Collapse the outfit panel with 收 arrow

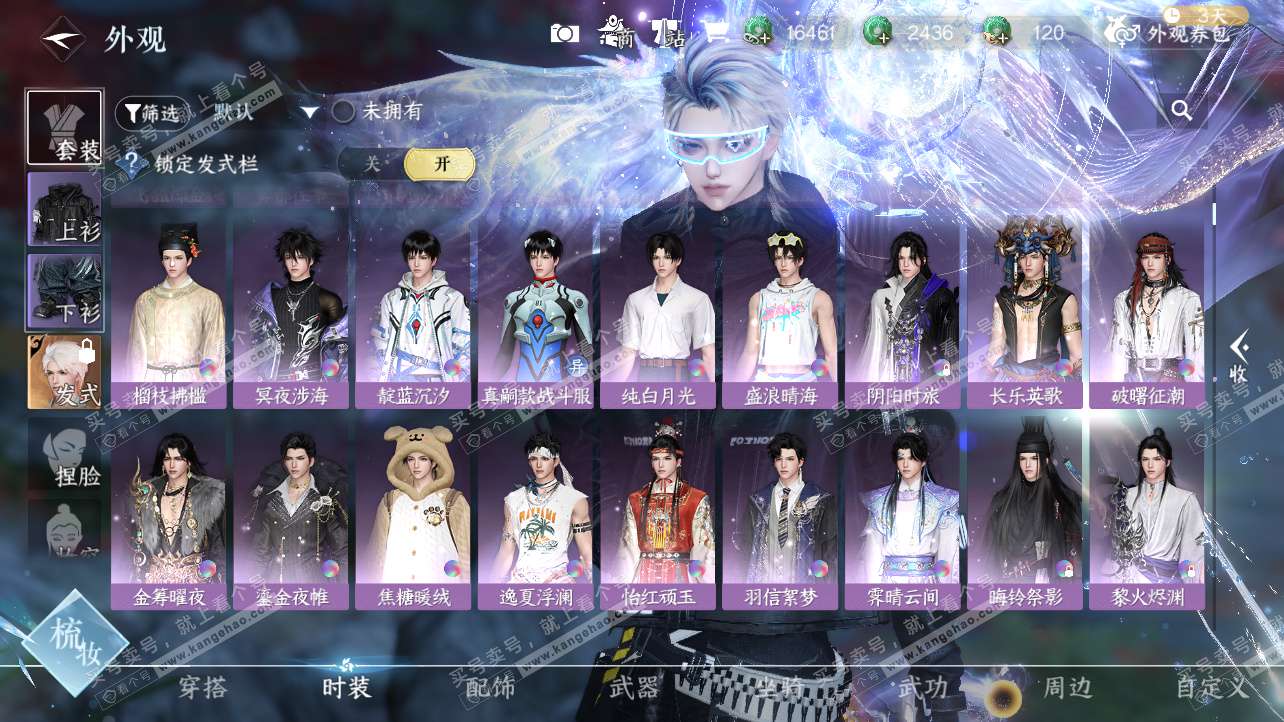tap(1238, 356)
